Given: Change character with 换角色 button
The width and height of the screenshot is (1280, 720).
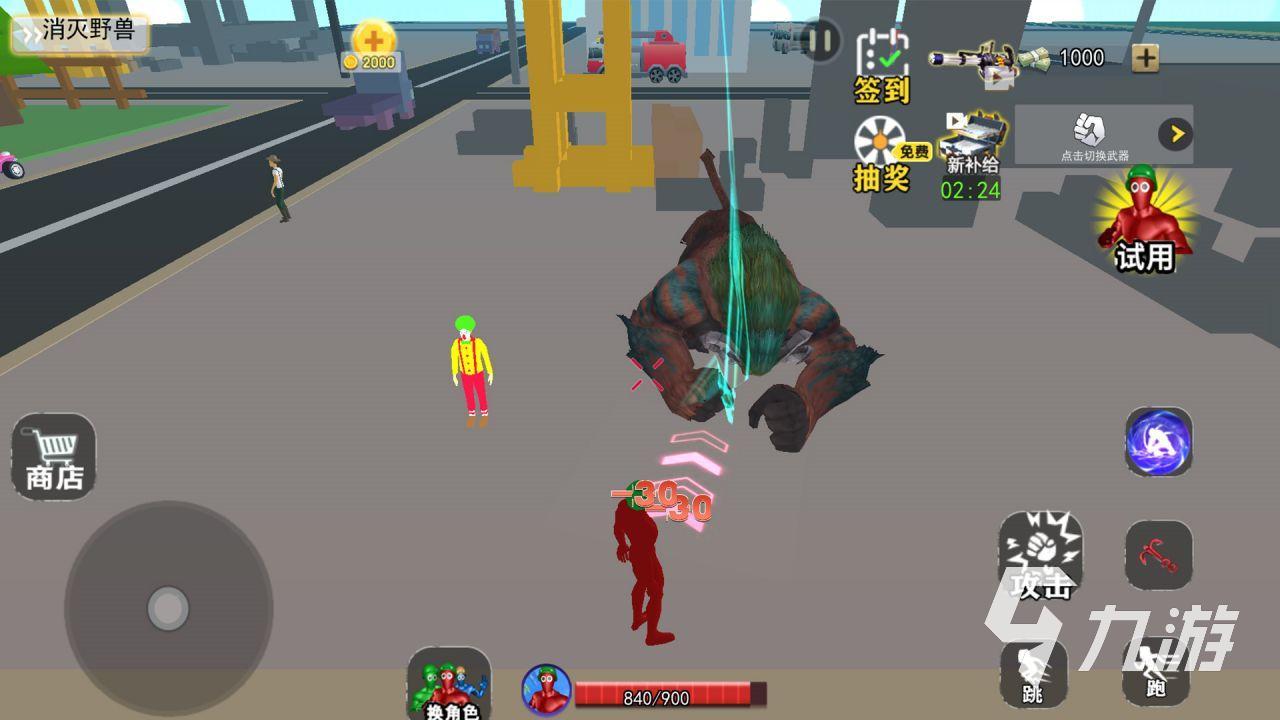Looking at the screenshot, I should pos(450,684).
